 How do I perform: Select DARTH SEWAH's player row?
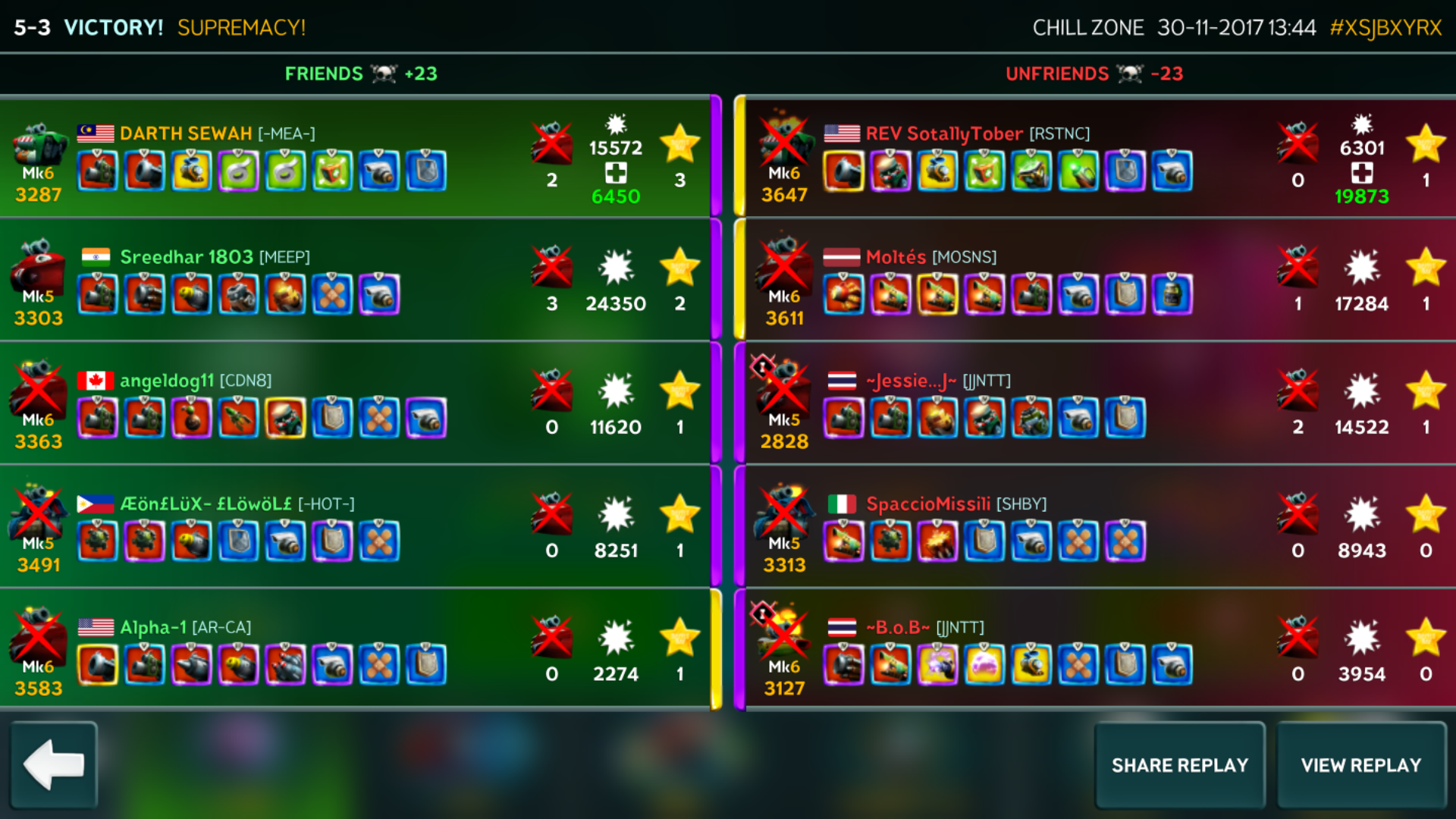tap(355, 158)
